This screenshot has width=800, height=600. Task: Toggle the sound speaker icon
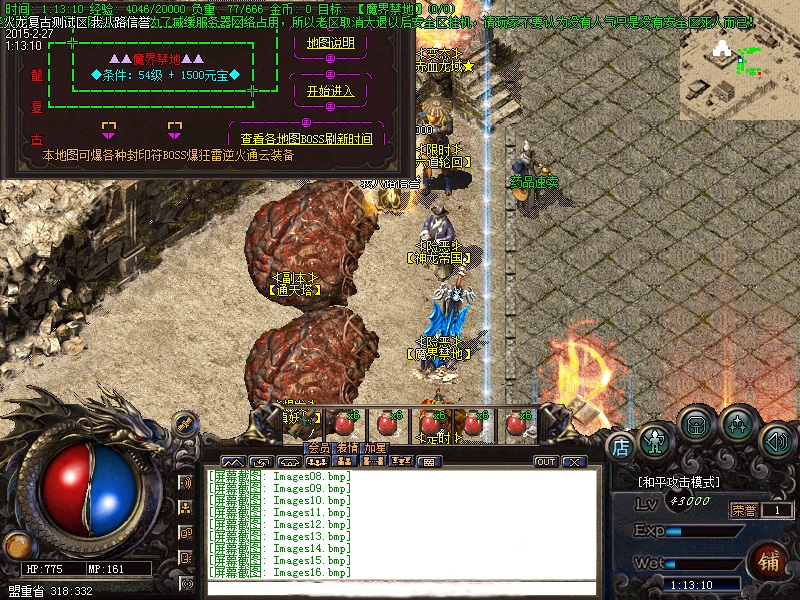[776, 440]
